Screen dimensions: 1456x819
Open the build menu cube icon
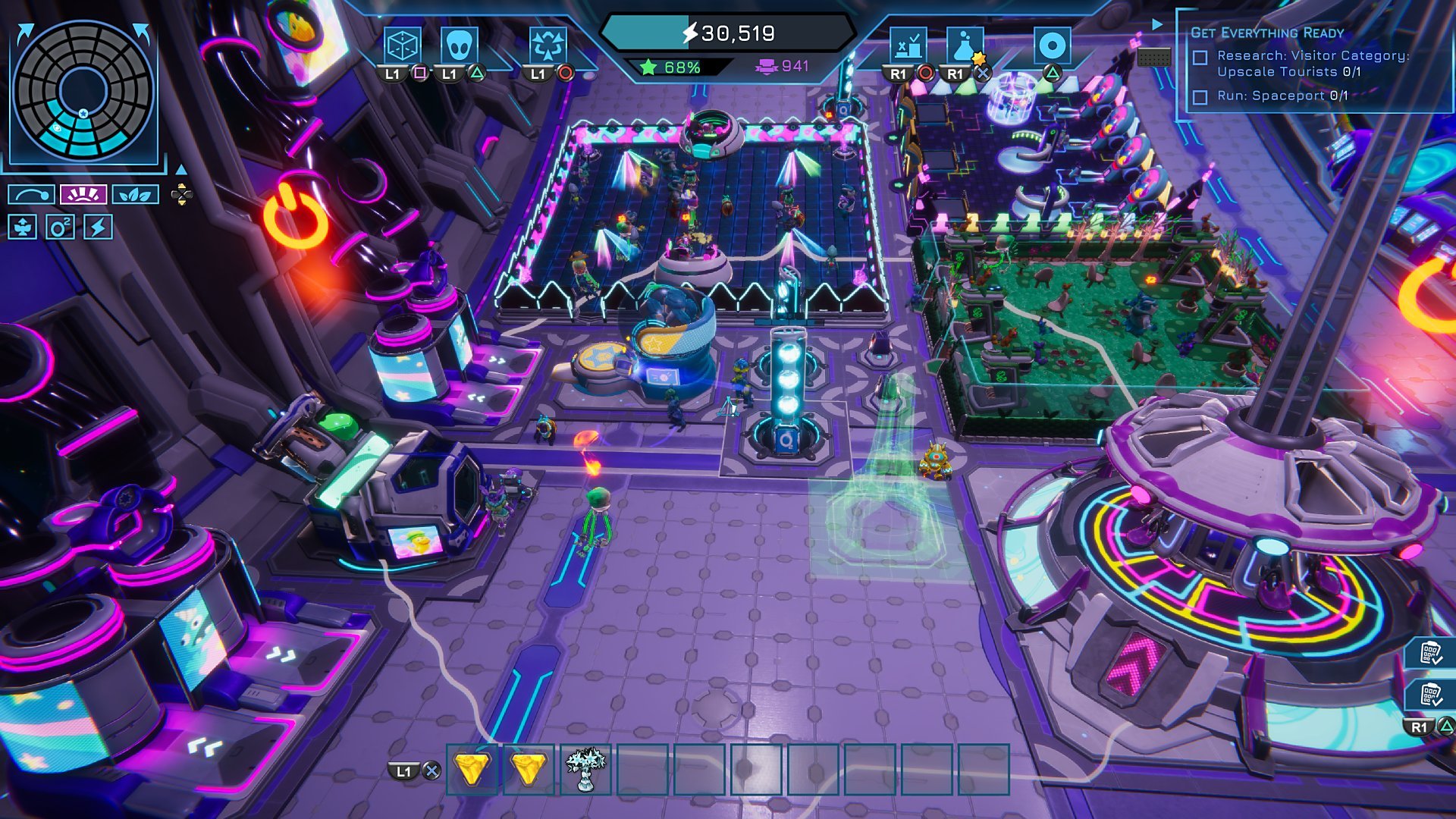[x=402, y=45]
